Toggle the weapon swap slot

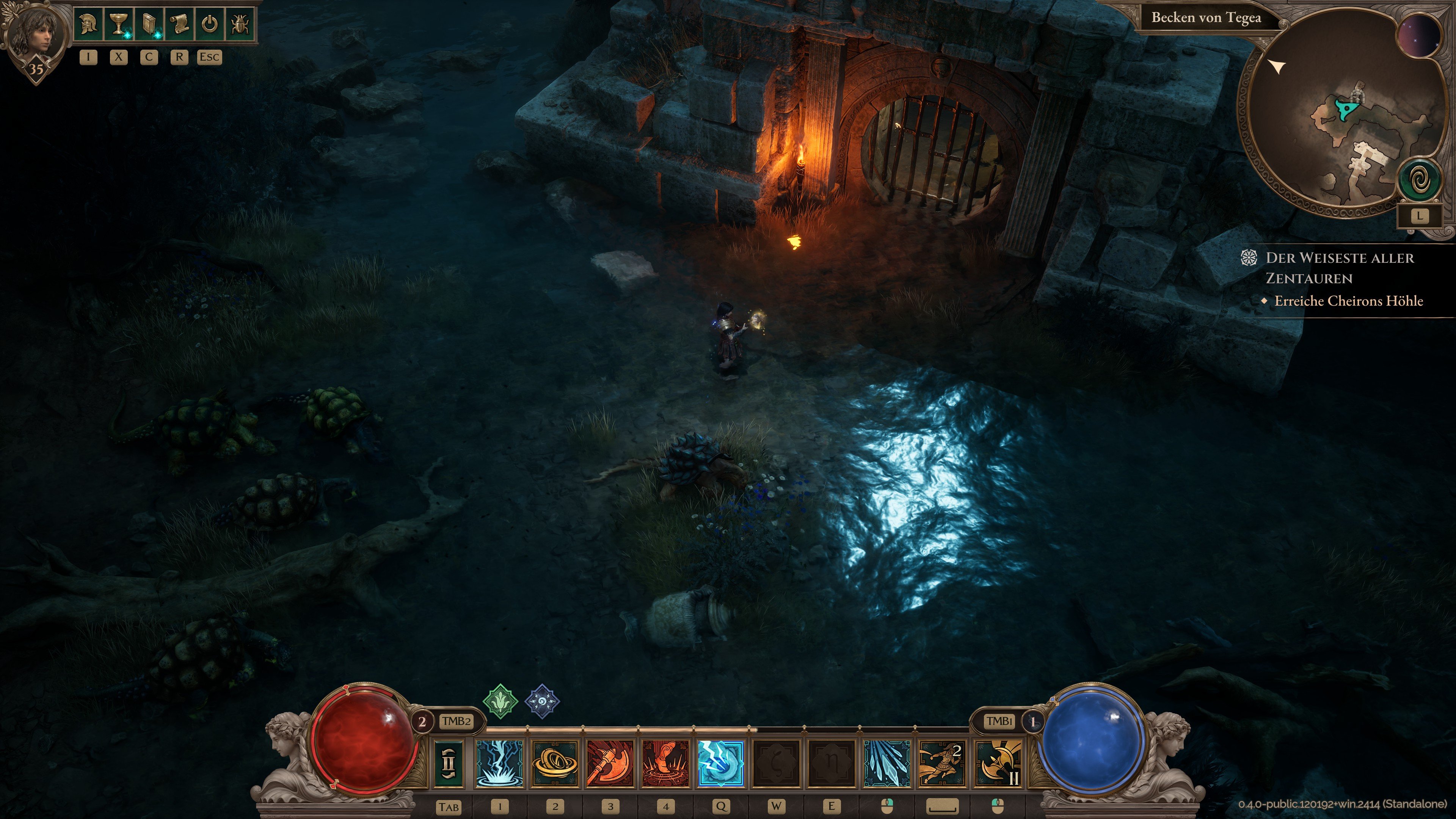(x=449, y=764)
